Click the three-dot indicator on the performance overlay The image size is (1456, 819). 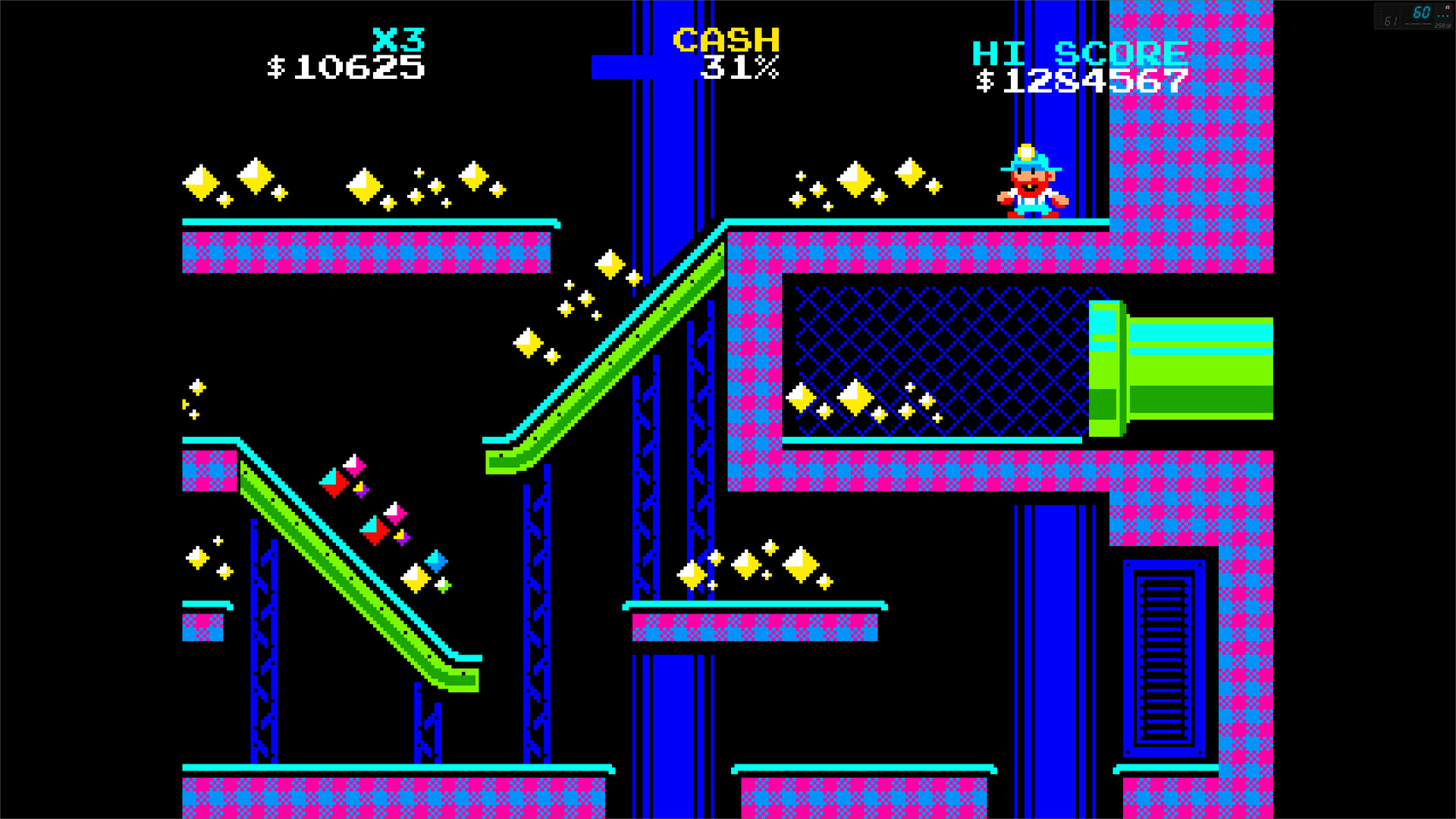tap(1443, 16)
